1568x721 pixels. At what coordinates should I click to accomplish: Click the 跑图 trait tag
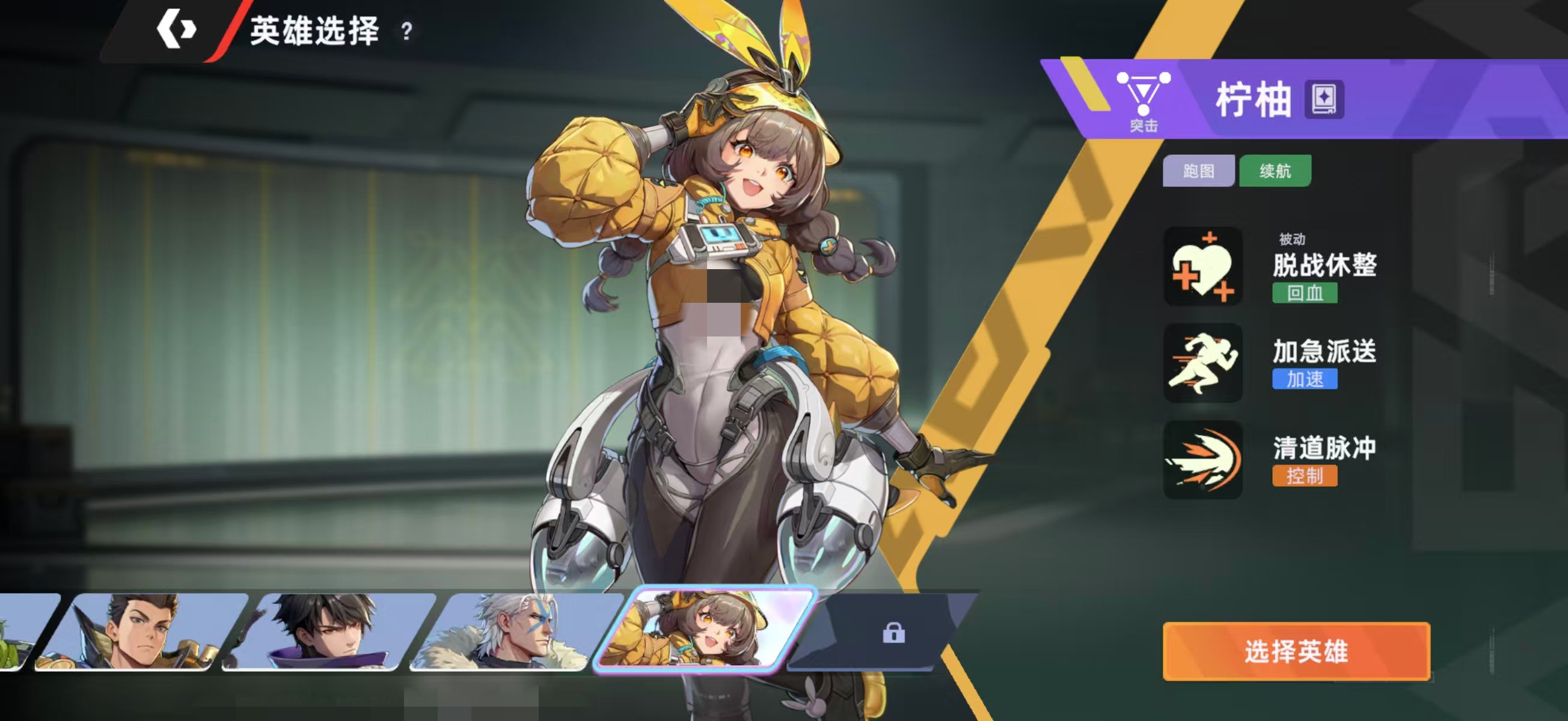[1198, 171]
